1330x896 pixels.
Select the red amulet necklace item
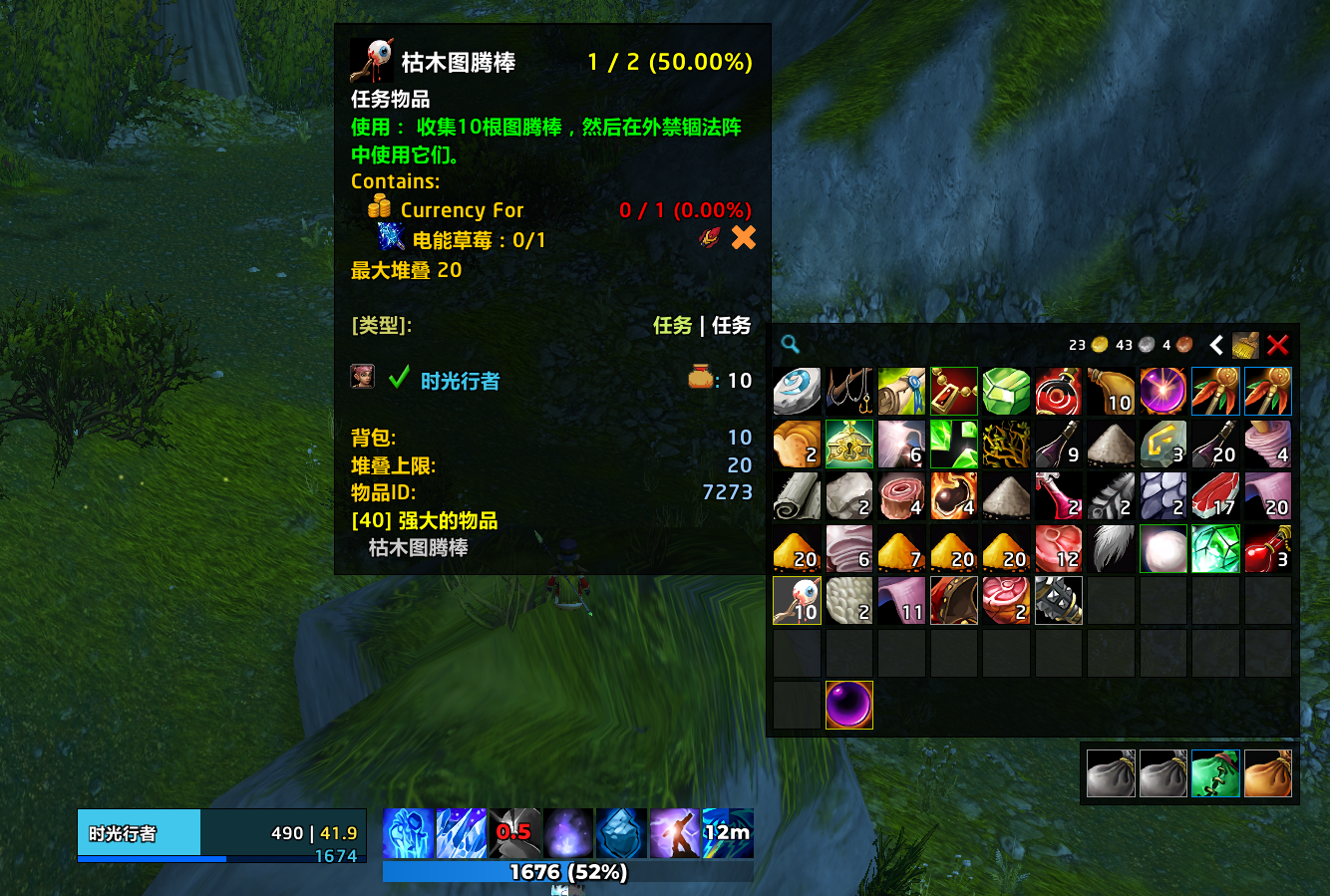point(954,391)
